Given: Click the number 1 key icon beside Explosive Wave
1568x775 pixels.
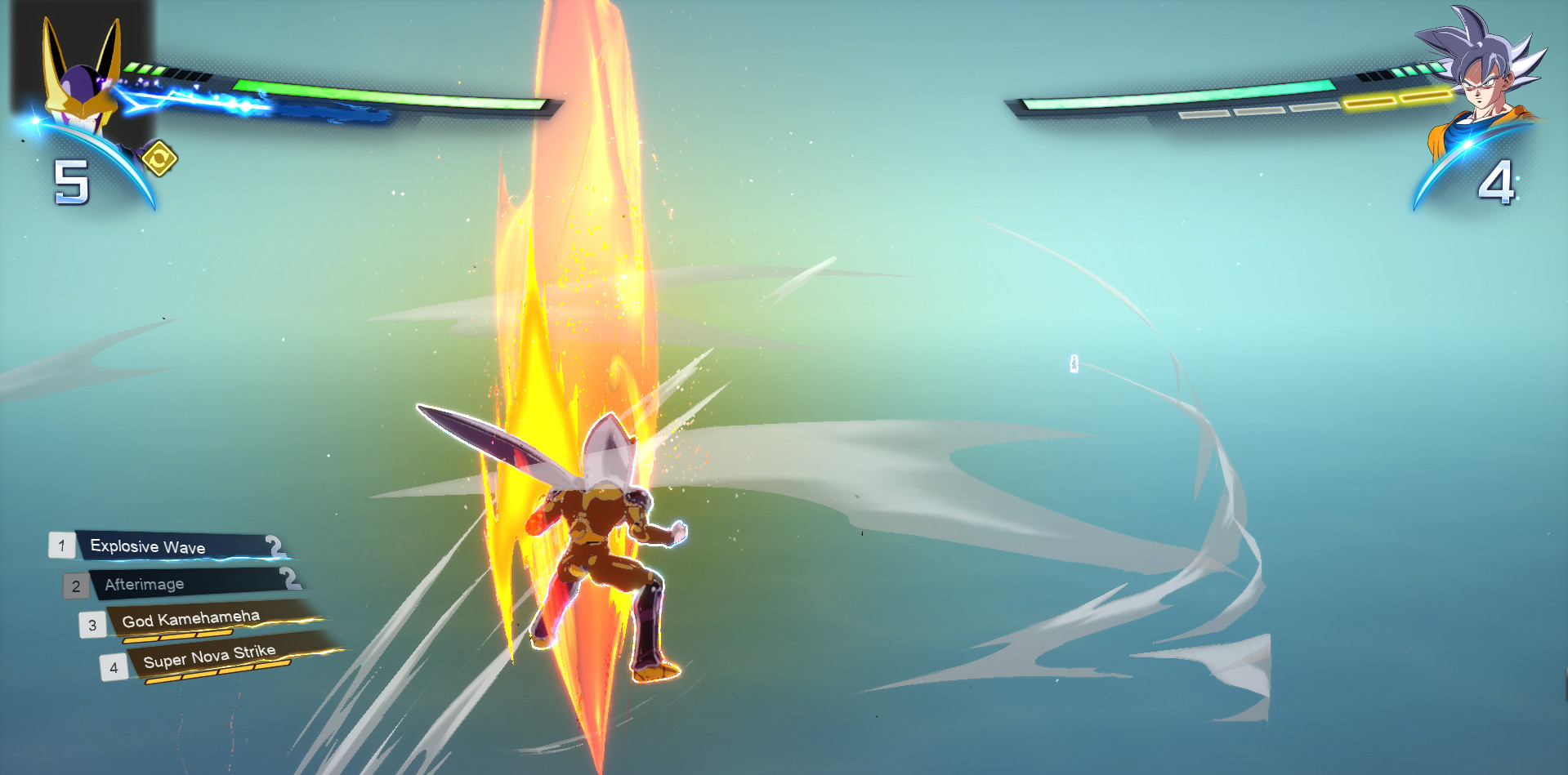Looking at the screenshot, I should [x=60, y=546].
